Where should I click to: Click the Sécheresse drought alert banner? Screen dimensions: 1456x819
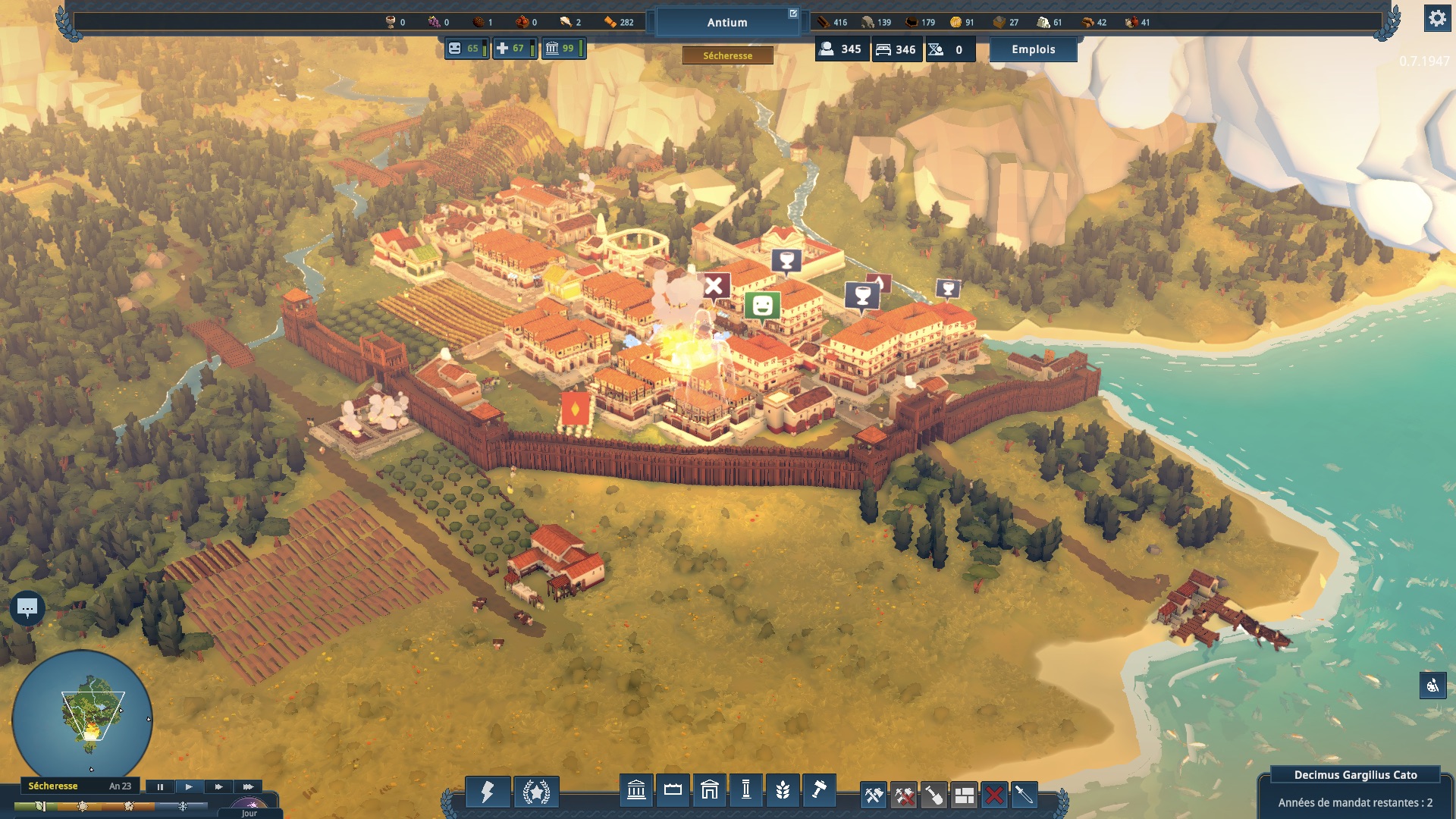(x=727, y=55)
